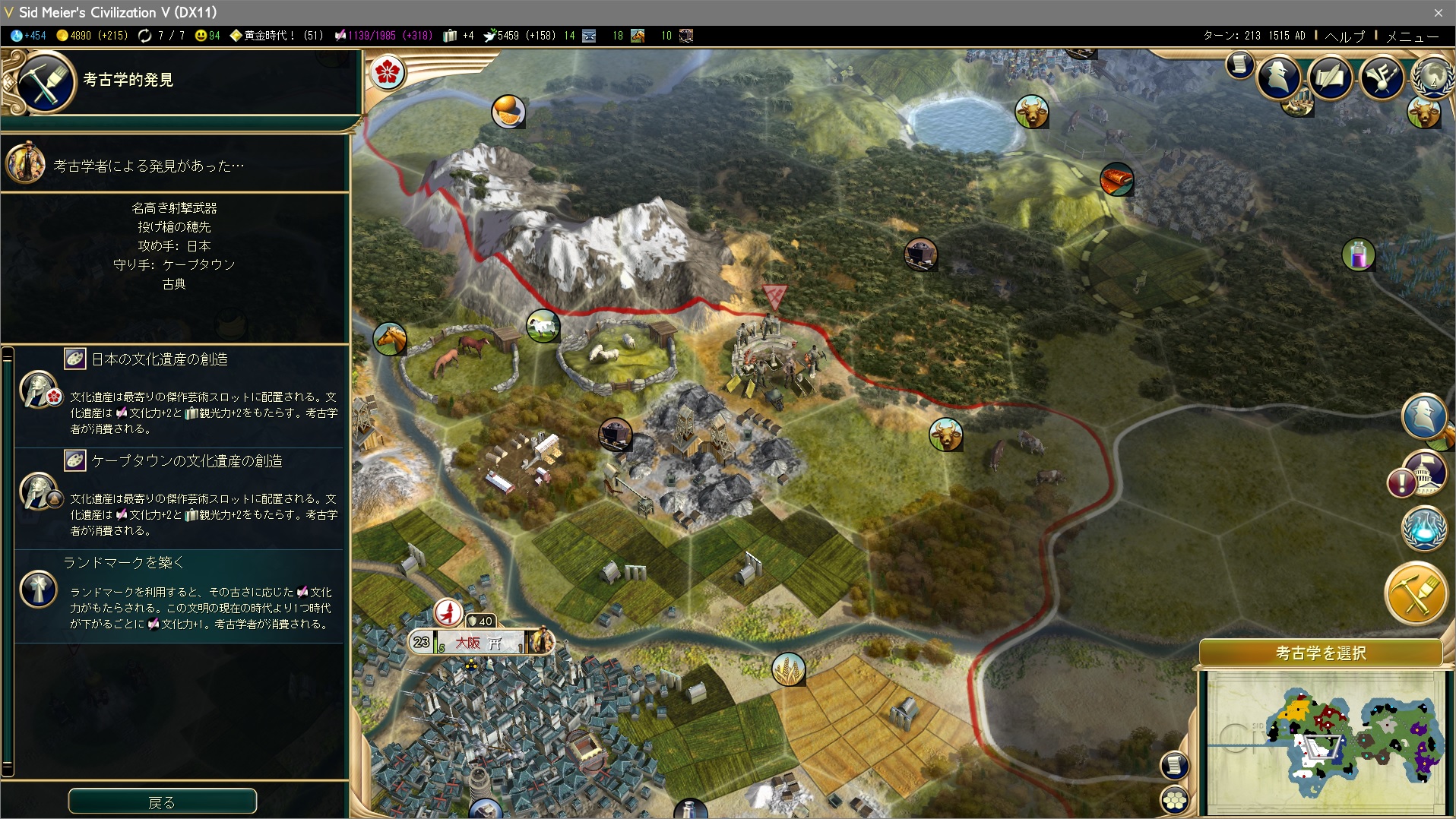Open the ヘルプ help menu

[x=1345, y=36]
